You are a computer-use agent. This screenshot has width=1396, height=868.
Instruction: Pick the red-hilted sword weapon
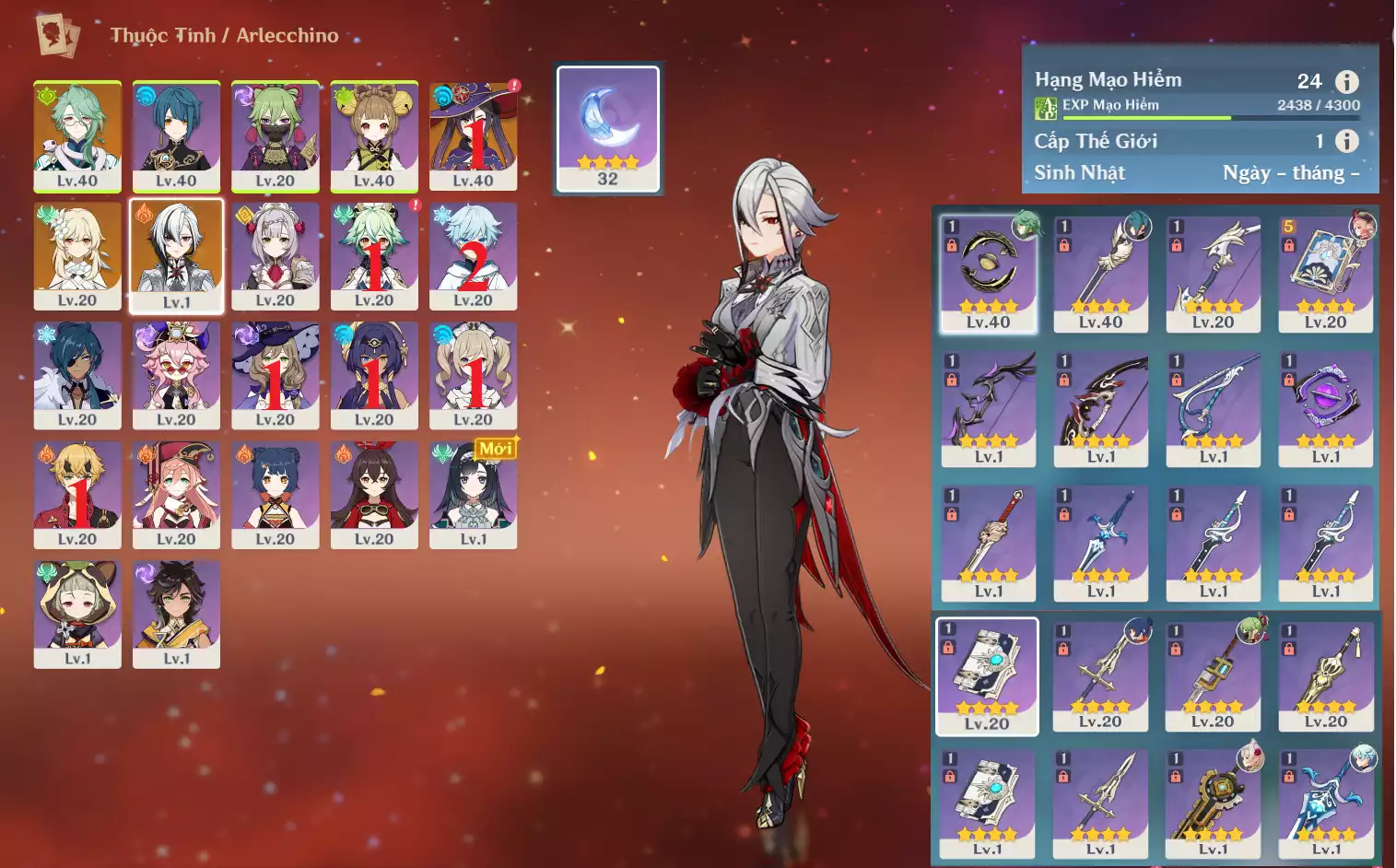click(x=988, y=543)
